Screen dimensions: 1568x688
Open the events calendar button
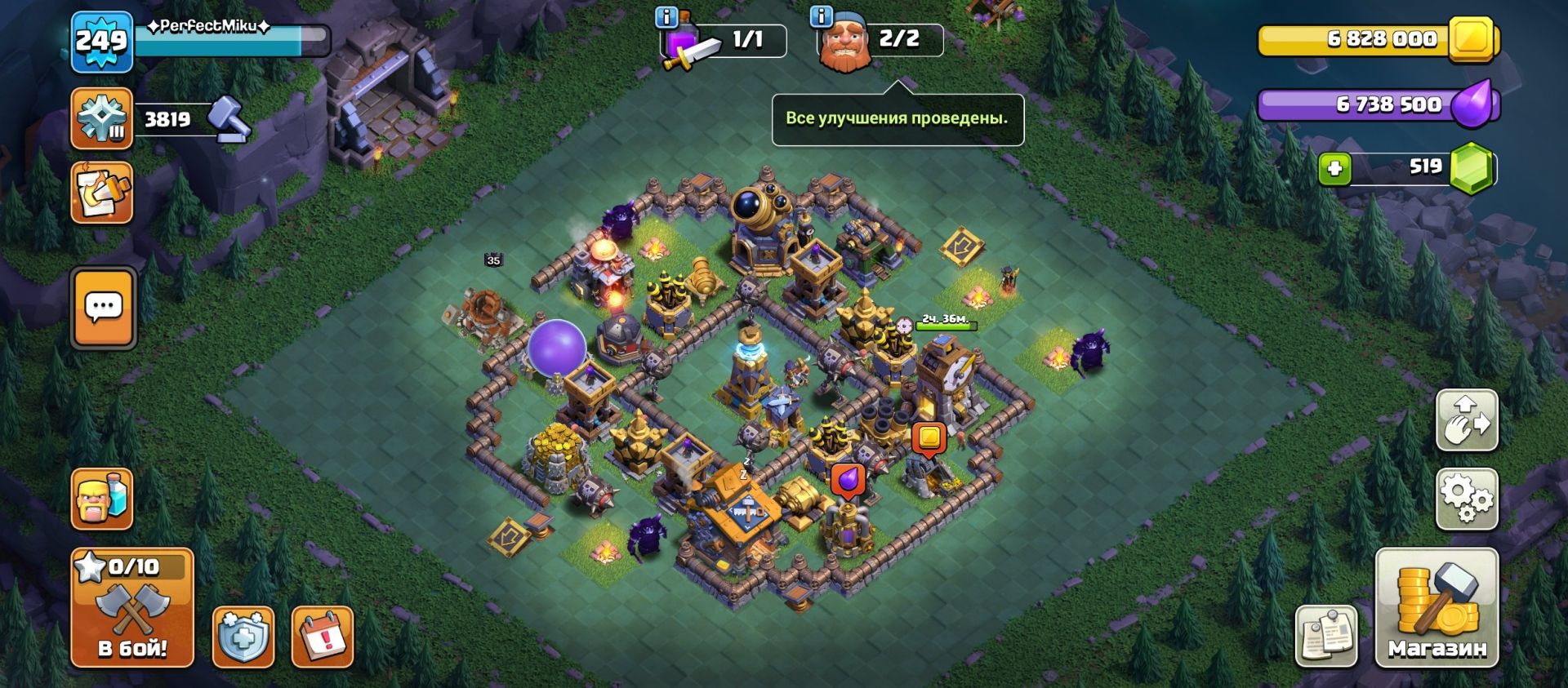322,637
